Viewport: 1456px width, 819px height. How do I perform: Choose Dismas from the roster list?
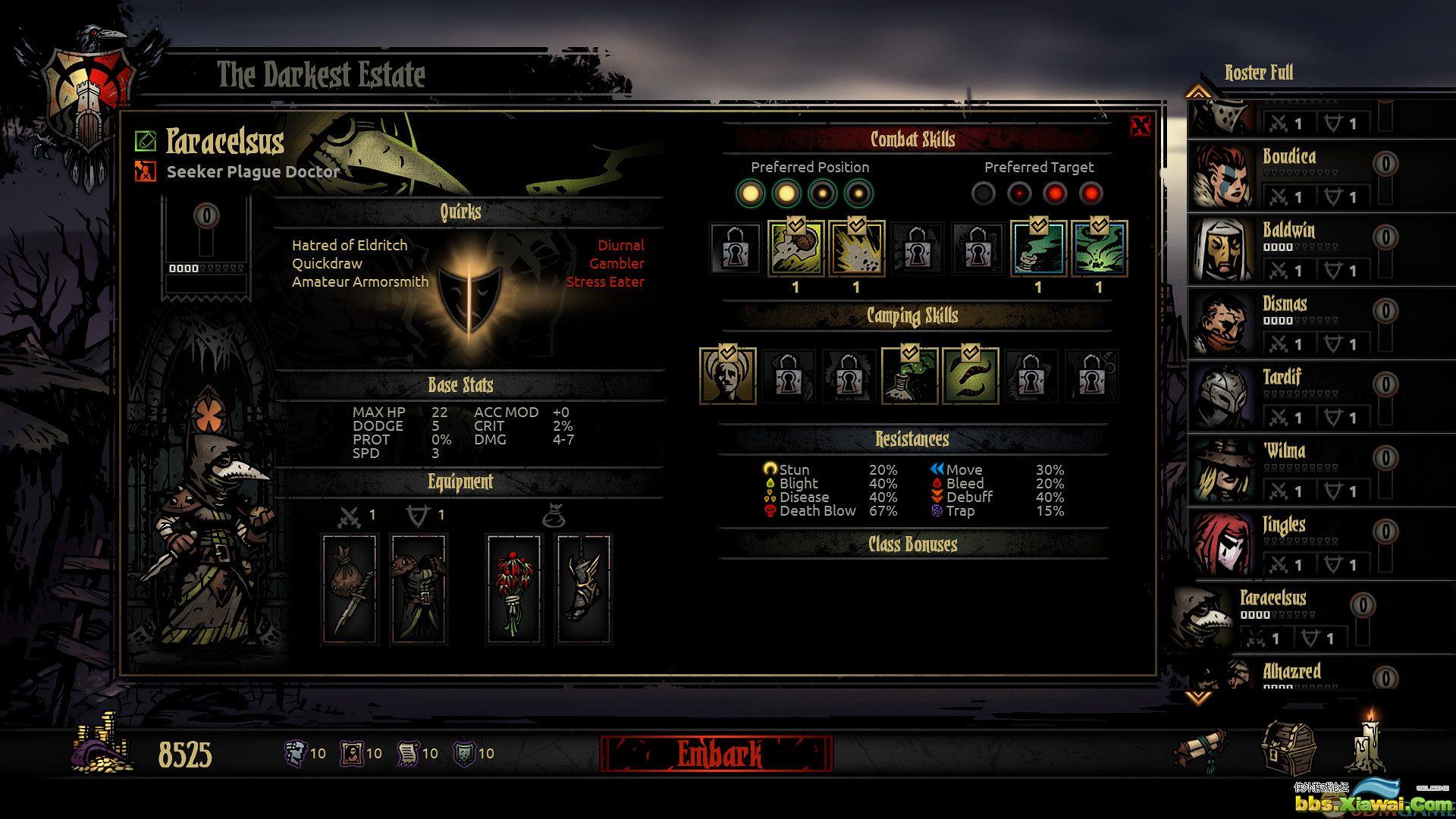pyautogui.click(x=1289, y=323)
